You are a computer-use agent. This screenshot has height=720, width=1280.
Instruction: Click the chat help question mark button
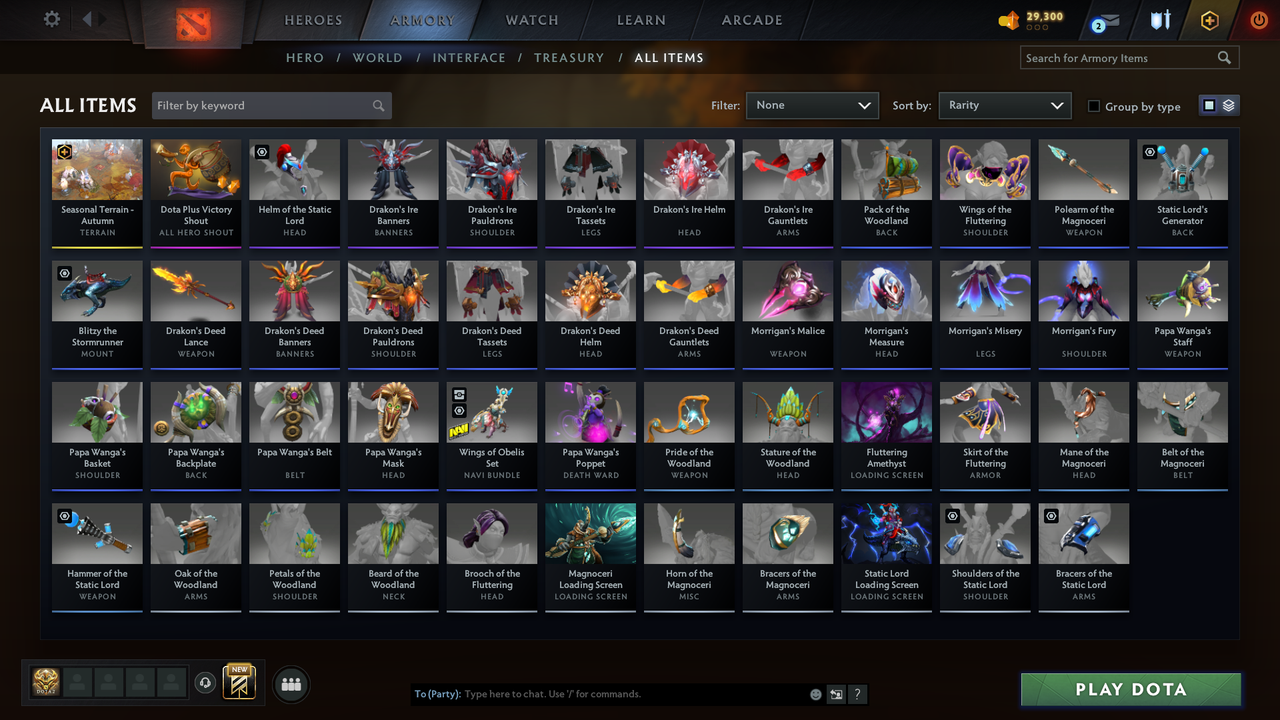(858, 694)
